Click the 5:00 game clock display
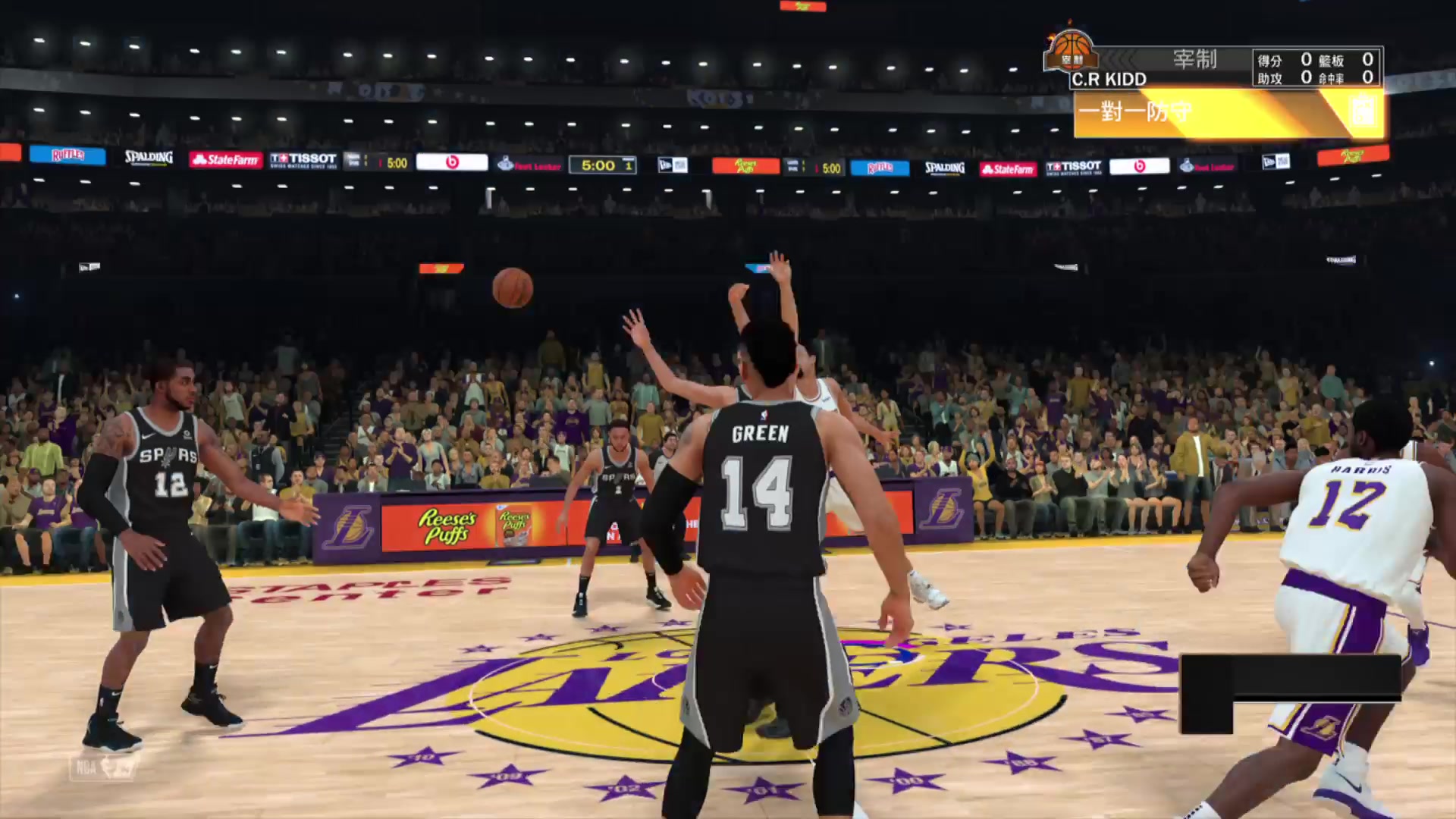 [x=601, y=164]
